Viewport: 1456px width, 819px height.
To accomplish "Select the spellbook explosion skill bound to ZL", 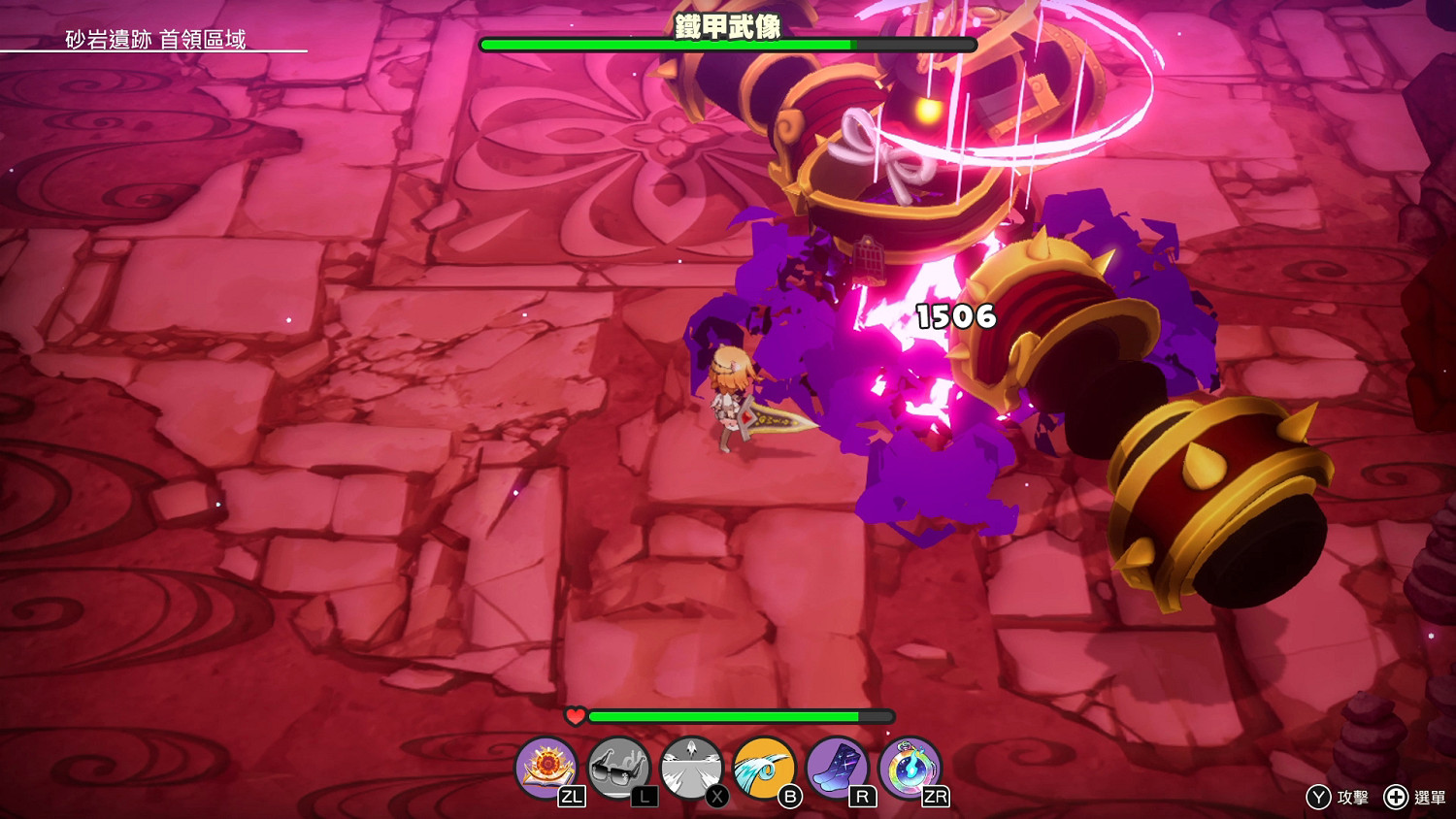I will pos(546,767).
